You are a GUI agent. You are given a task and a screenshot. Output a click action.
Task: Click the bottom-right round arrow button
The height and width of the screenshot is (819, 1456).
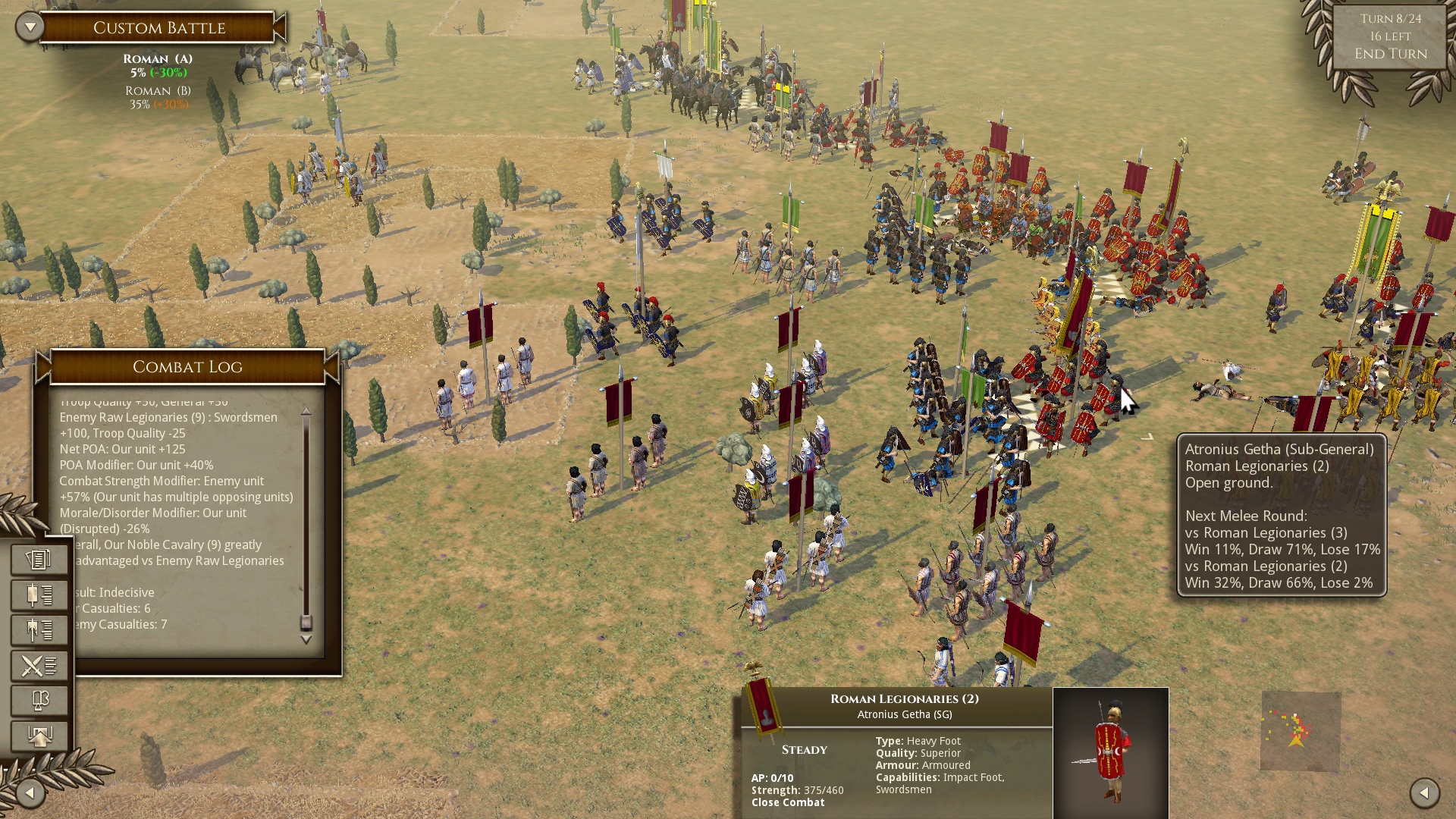pyautogui.click(x=1424, y=793)
